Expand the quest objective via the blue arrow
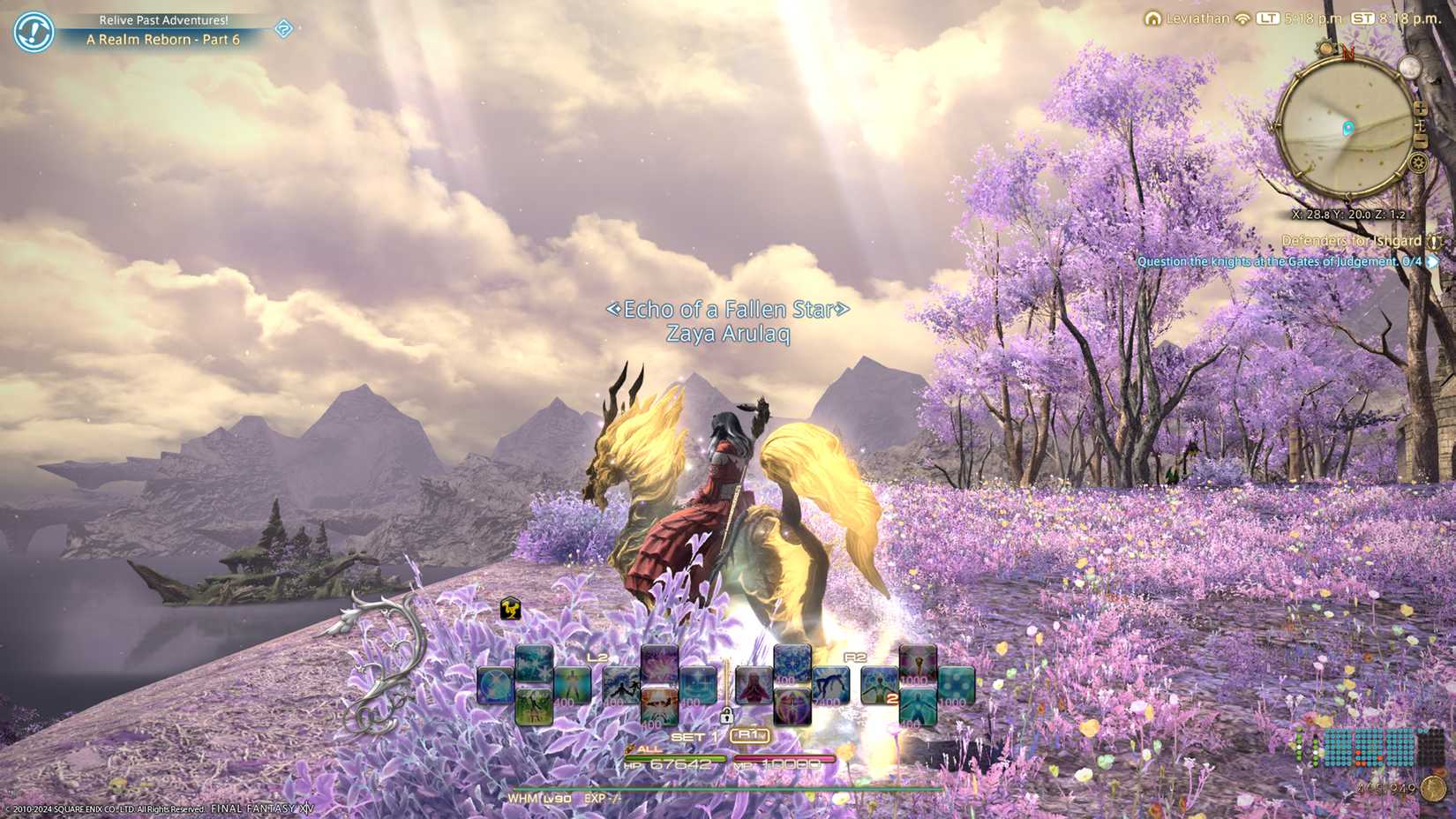The width and height of the screenshot is (1456, 819). pyautogui.click(x=1432, y=261)
